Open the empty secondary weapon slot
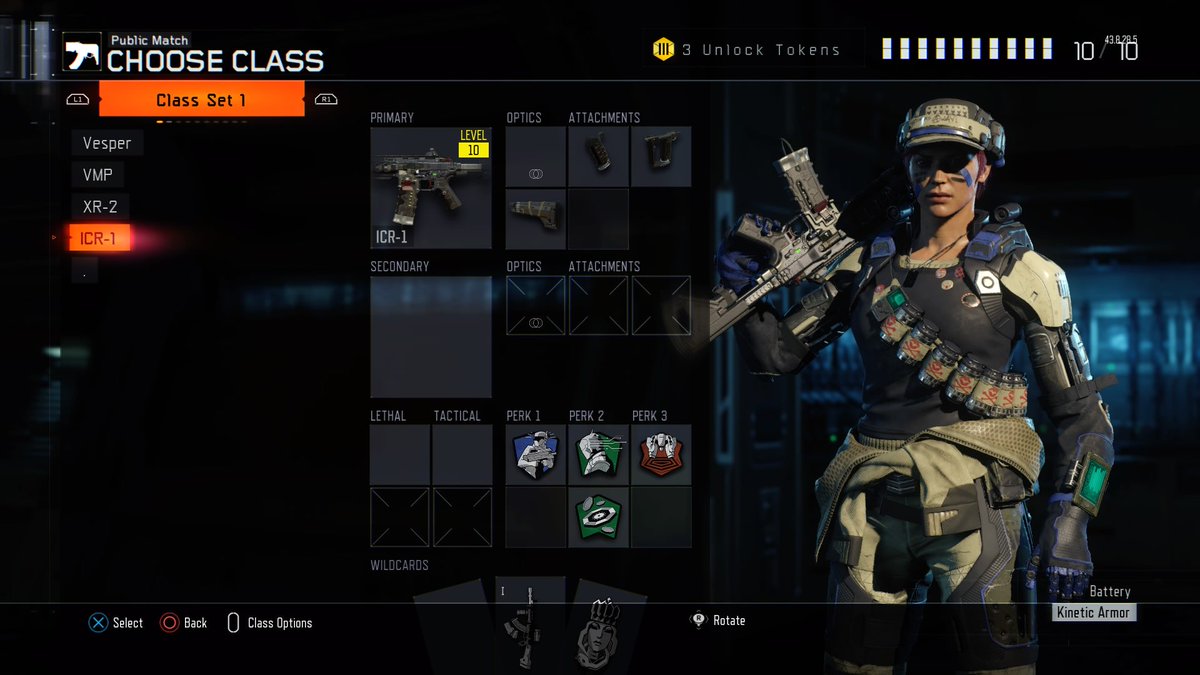The image size is (1200, 675). [x=431, y=337]
